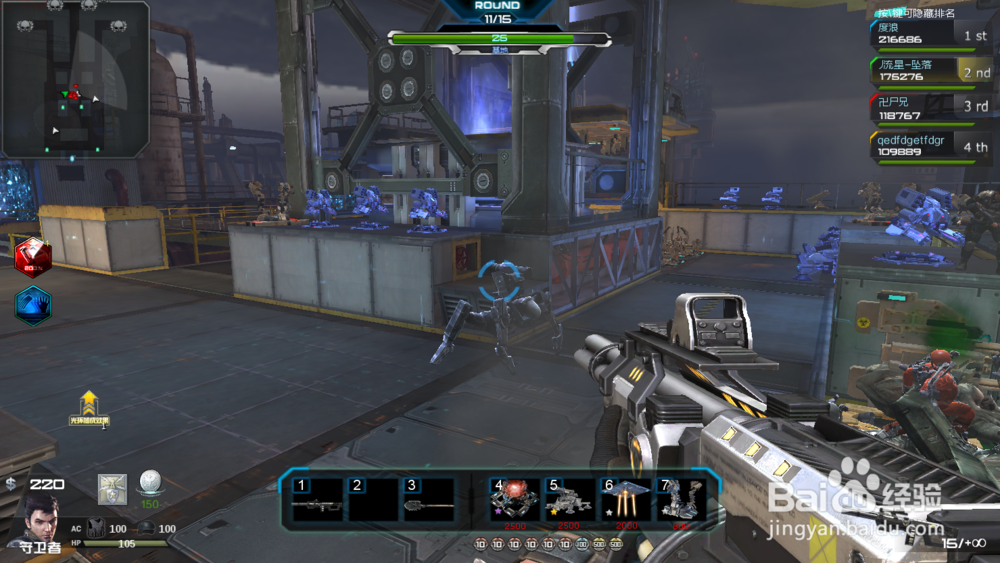
Task: Choose the red orb trap in slot 4
Action: (x=514, y=499)
